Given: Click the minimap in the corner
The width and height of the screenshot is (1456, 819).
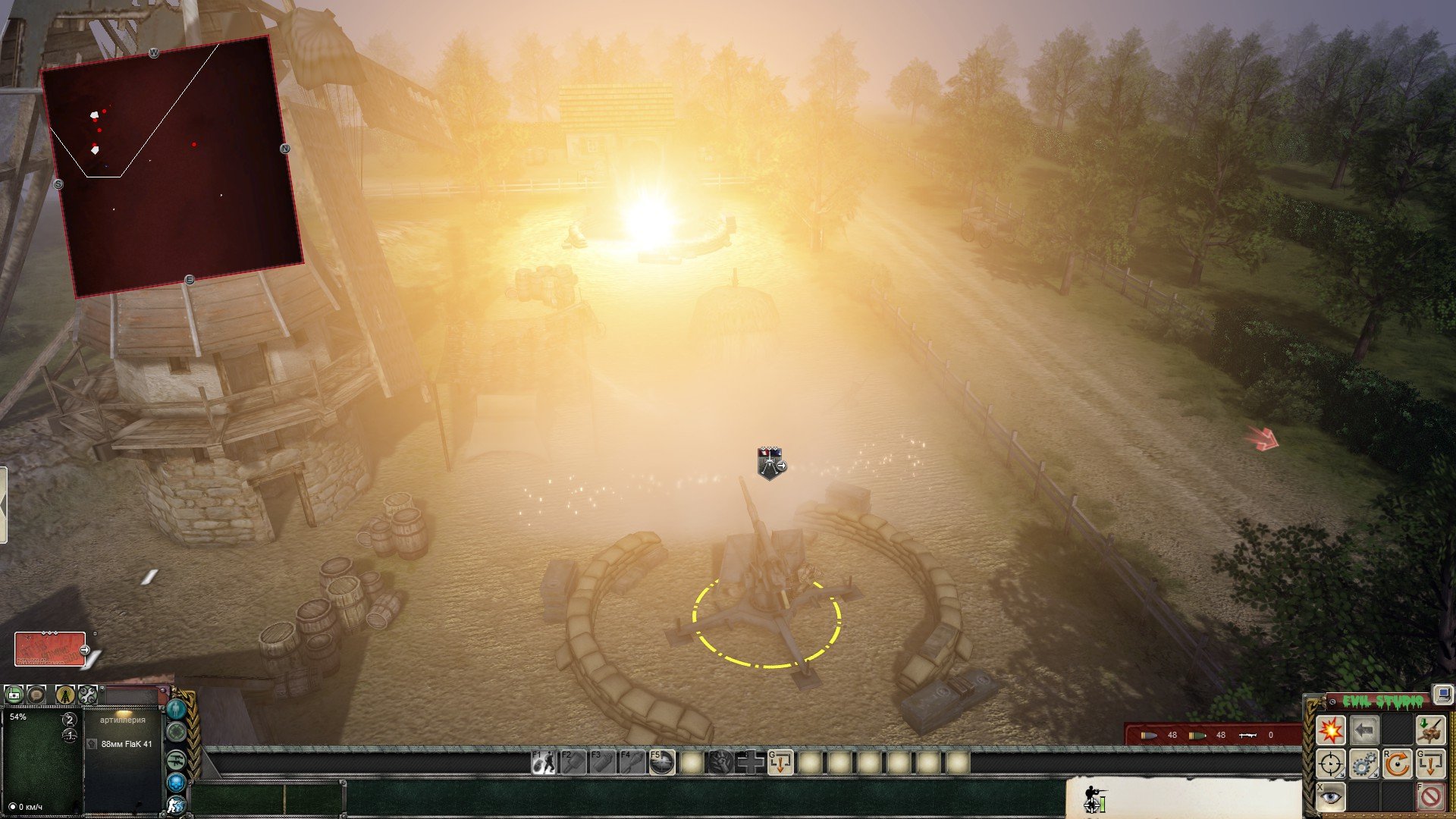Looking at the screenshot, I should (173, 165).
